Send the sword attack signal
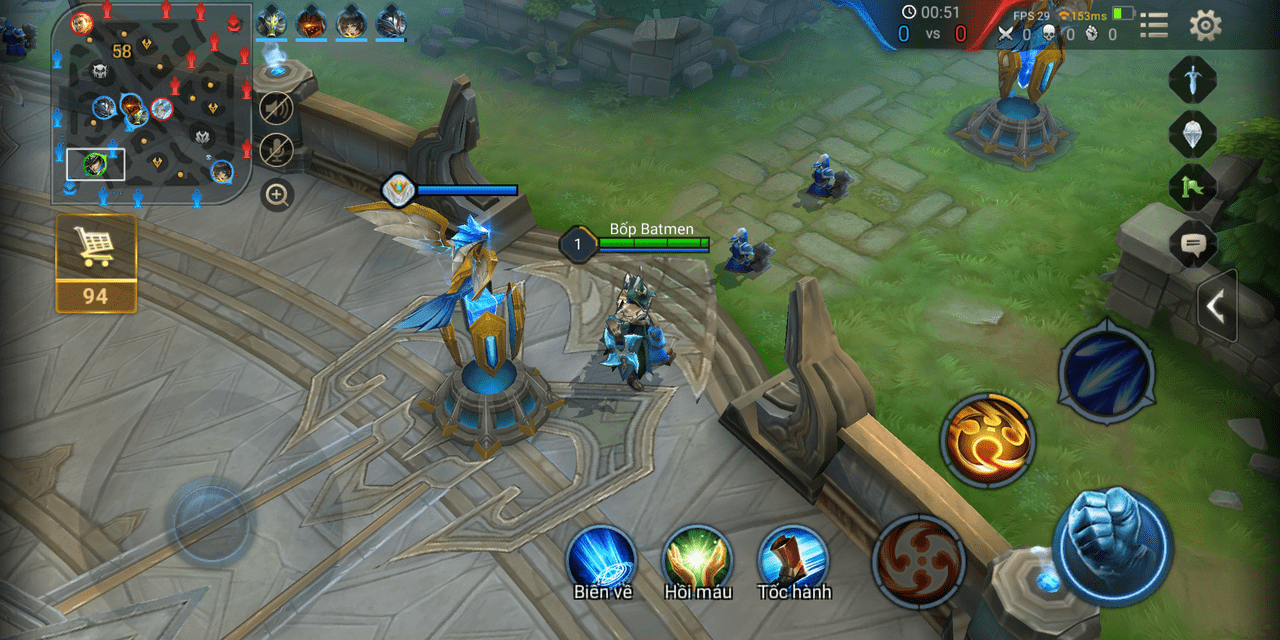1280x640 pixels. (1192, 80)
